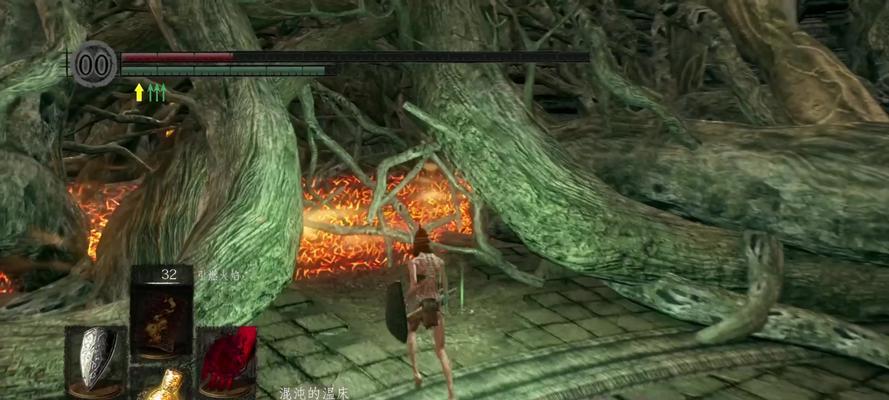Click the round humanity counter emblem

(x=95, y=64)
